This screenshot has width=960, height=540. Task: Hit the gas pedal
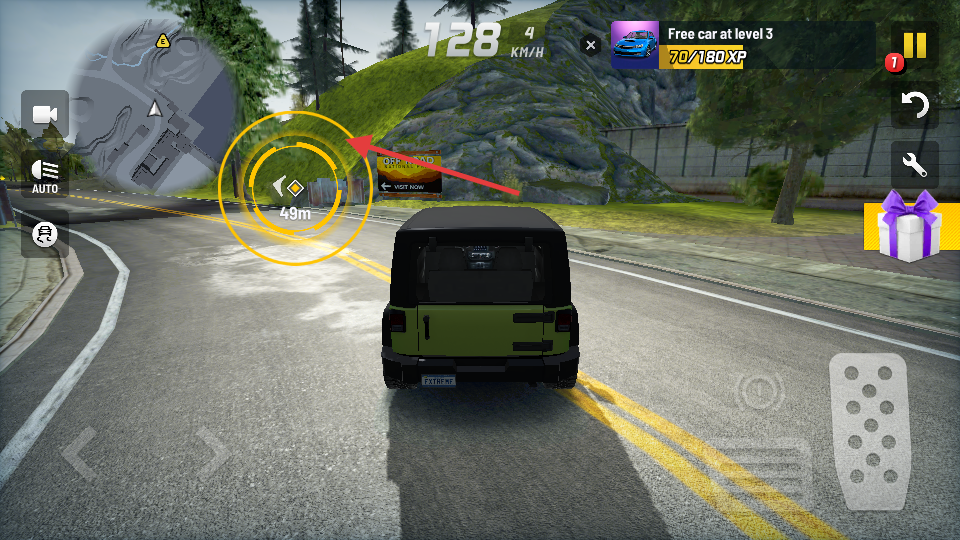867,432
